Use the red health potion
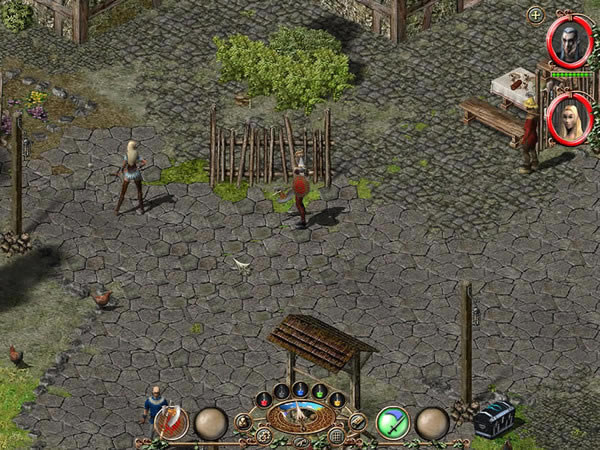 [264, 400]
